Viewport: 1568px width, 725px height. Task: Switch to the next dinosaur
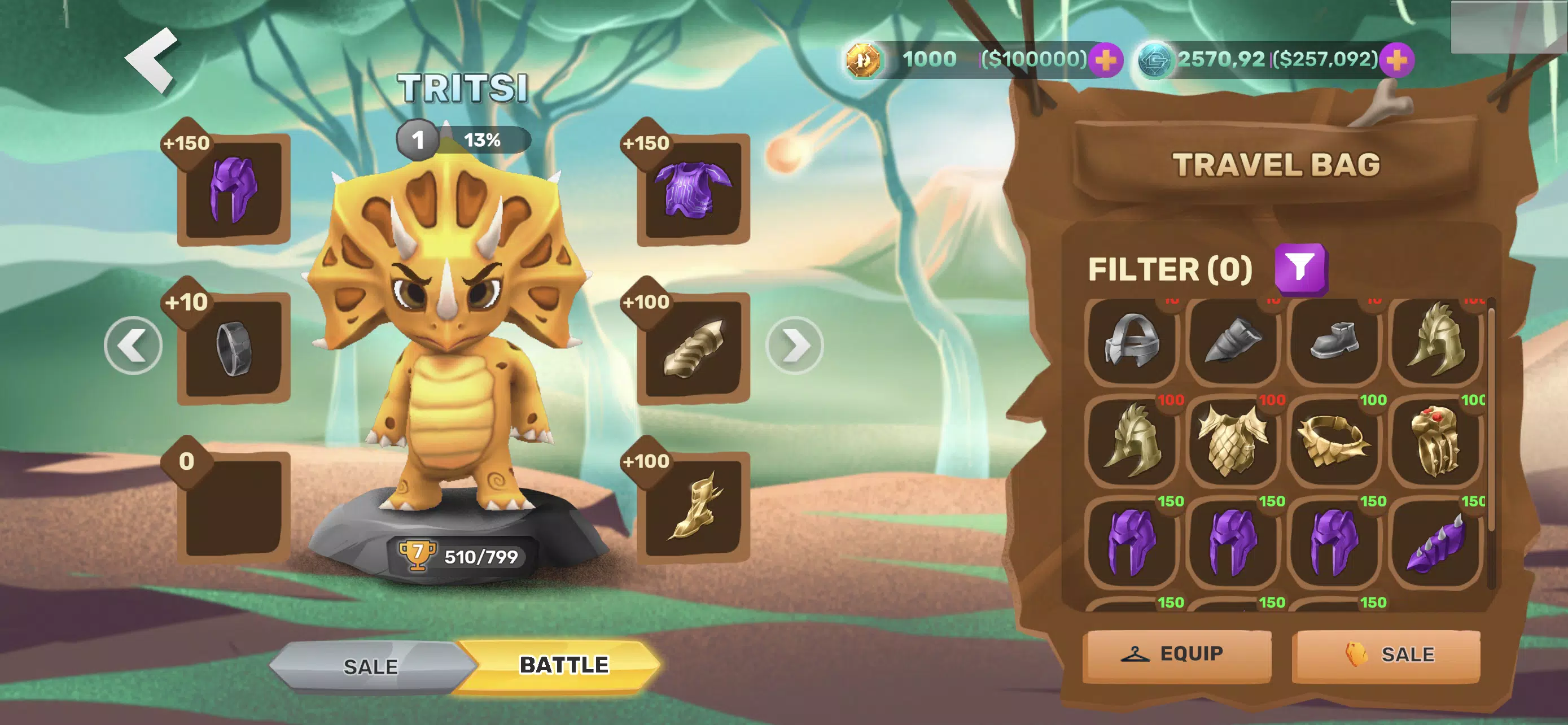(794, 346)
